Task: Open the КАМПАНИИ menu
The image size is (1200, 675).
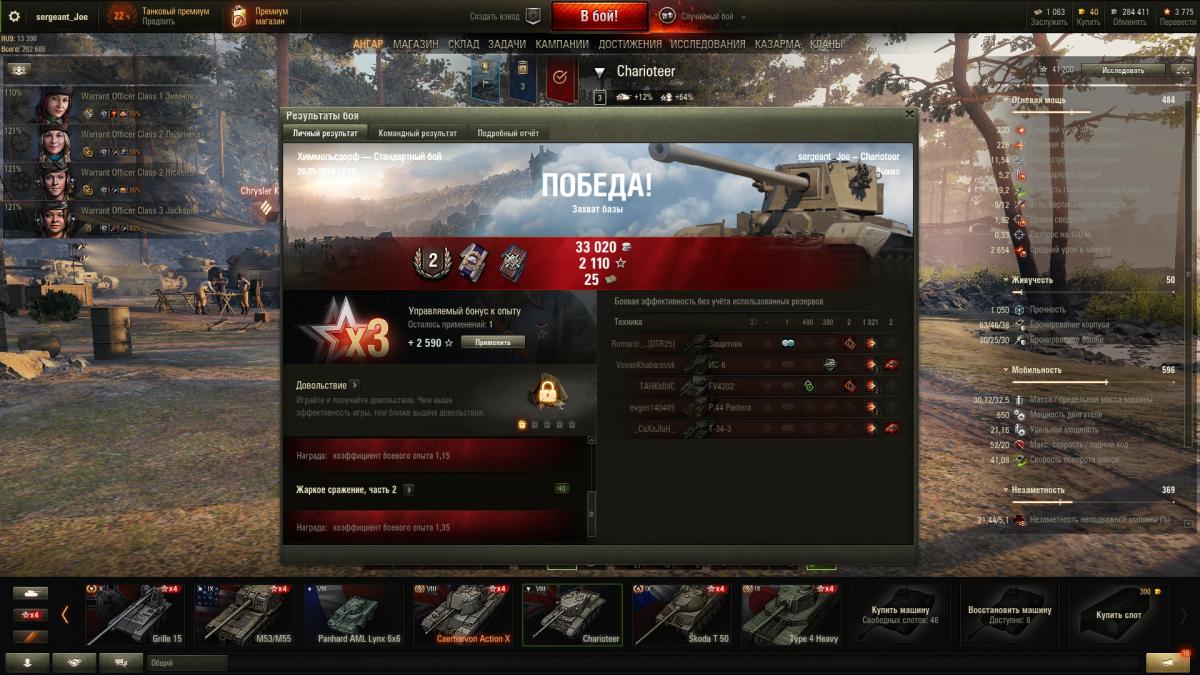Action: coord(562,44)
